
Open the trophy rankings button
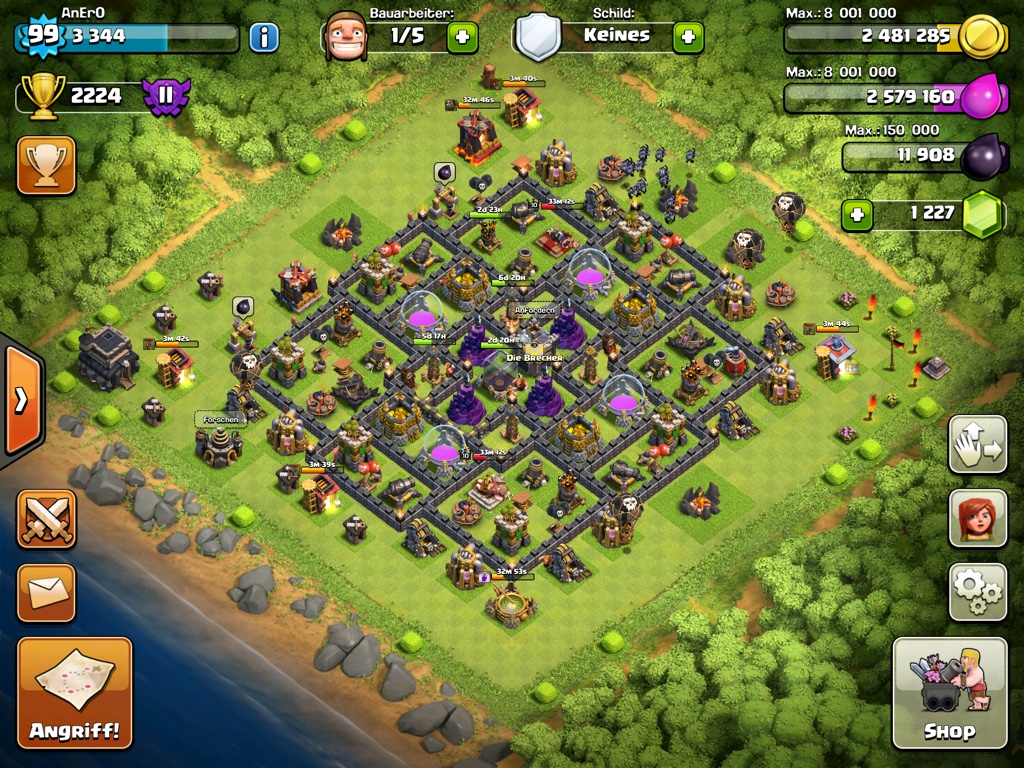46,165
